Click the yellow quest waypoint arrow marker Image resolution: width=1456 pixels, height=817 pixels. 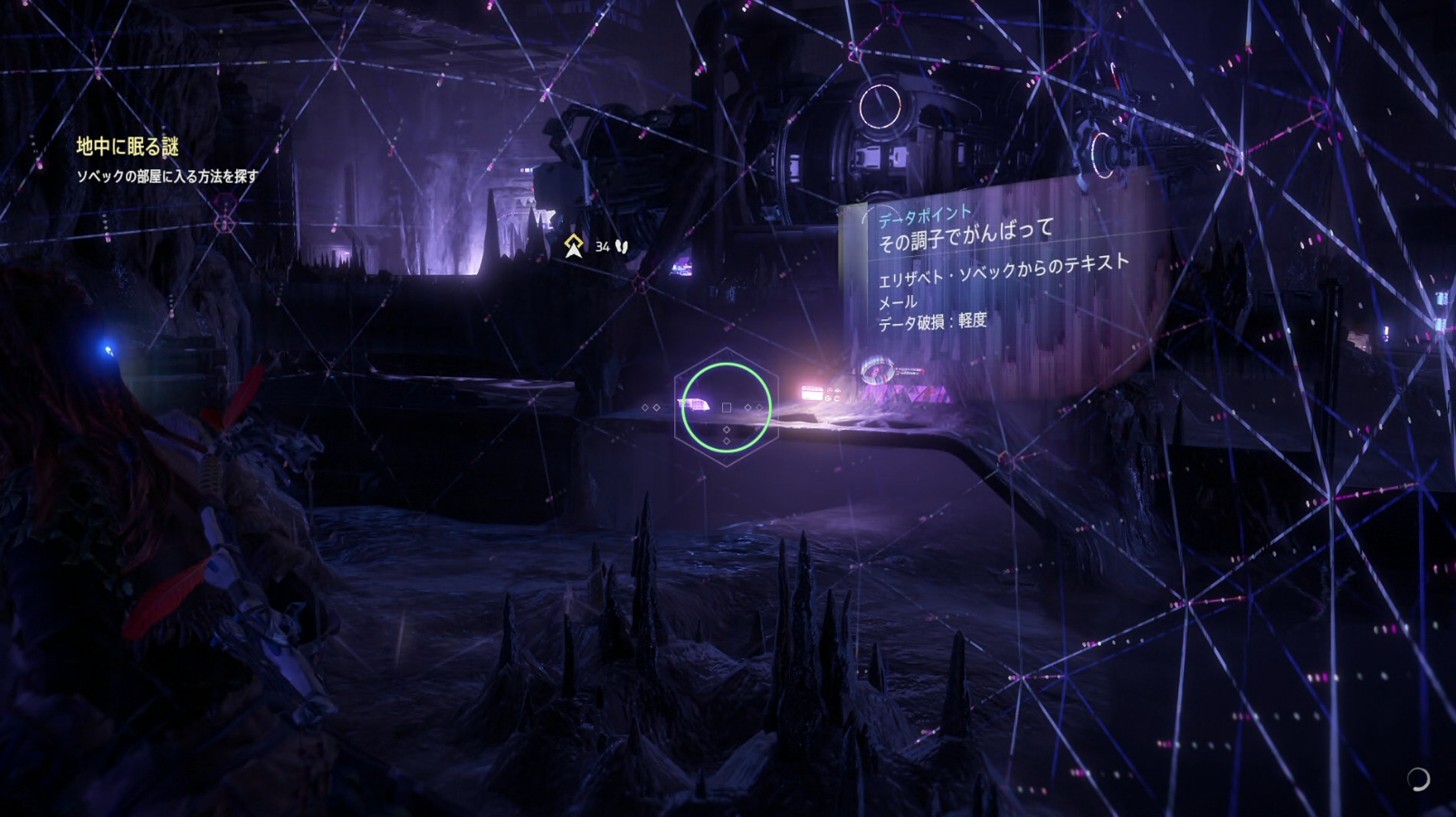click(575, 242)
